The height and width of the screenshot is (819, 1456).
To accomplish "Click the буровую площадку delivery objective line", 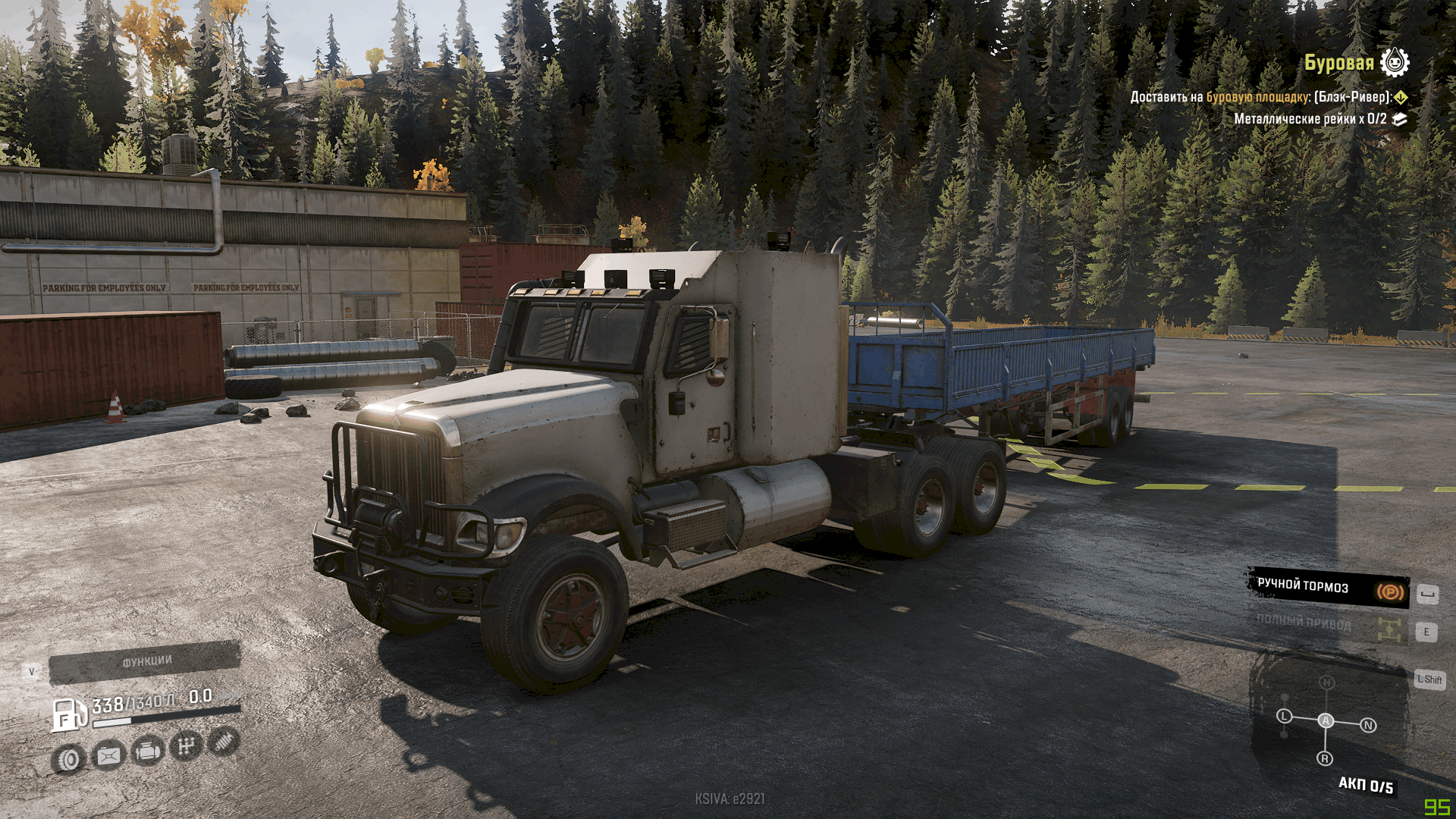I will (1260, 97).
